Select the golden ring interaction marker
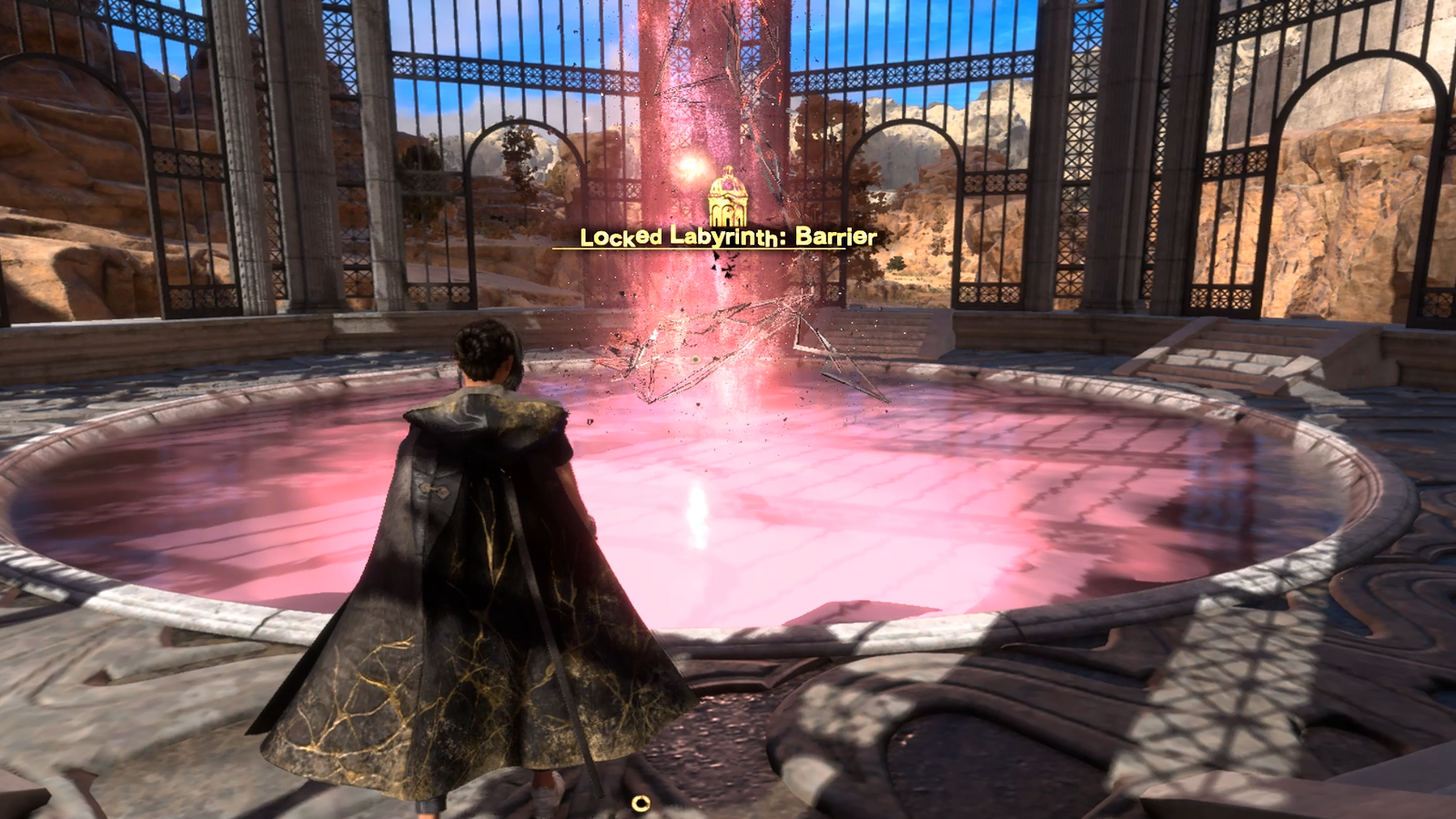 640,802
